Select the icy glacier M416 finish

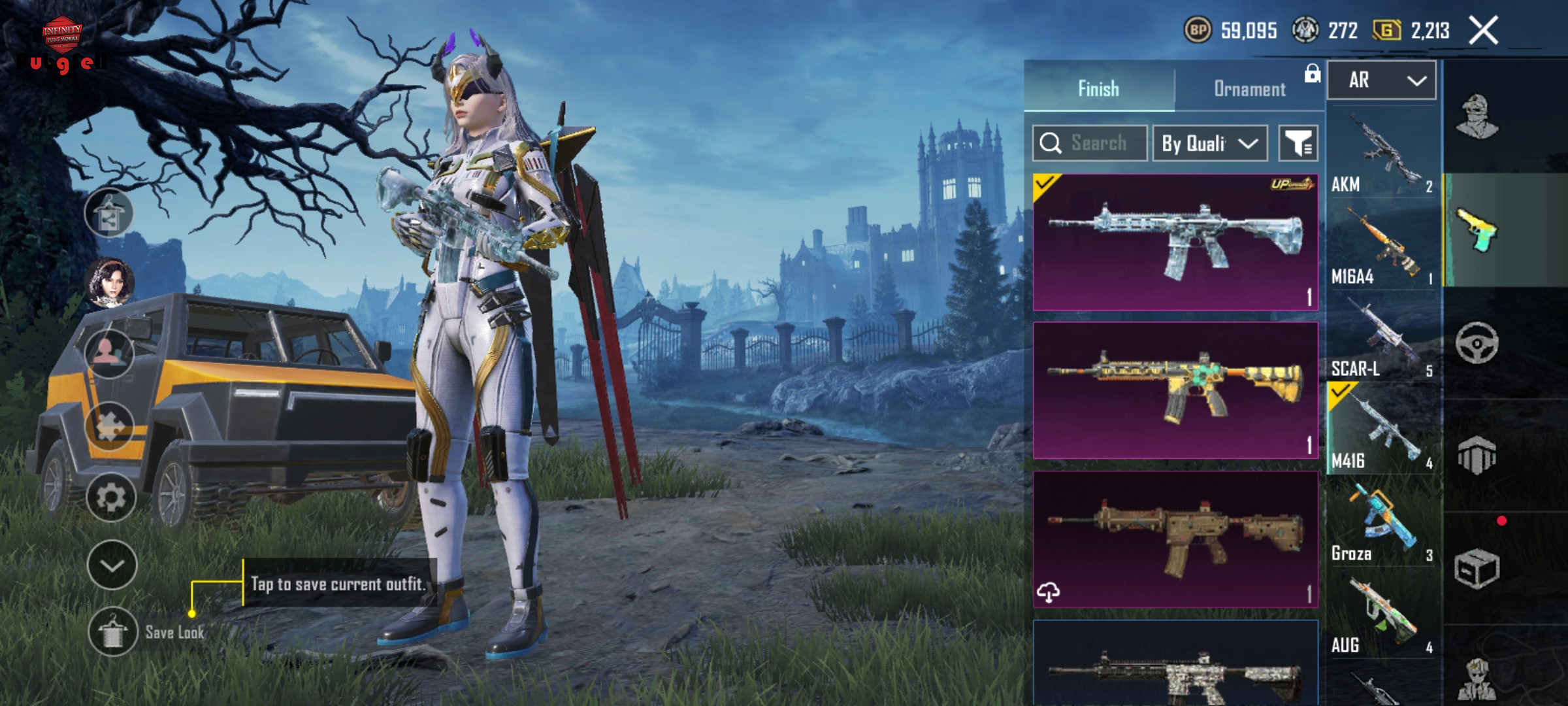[1175, 243]
